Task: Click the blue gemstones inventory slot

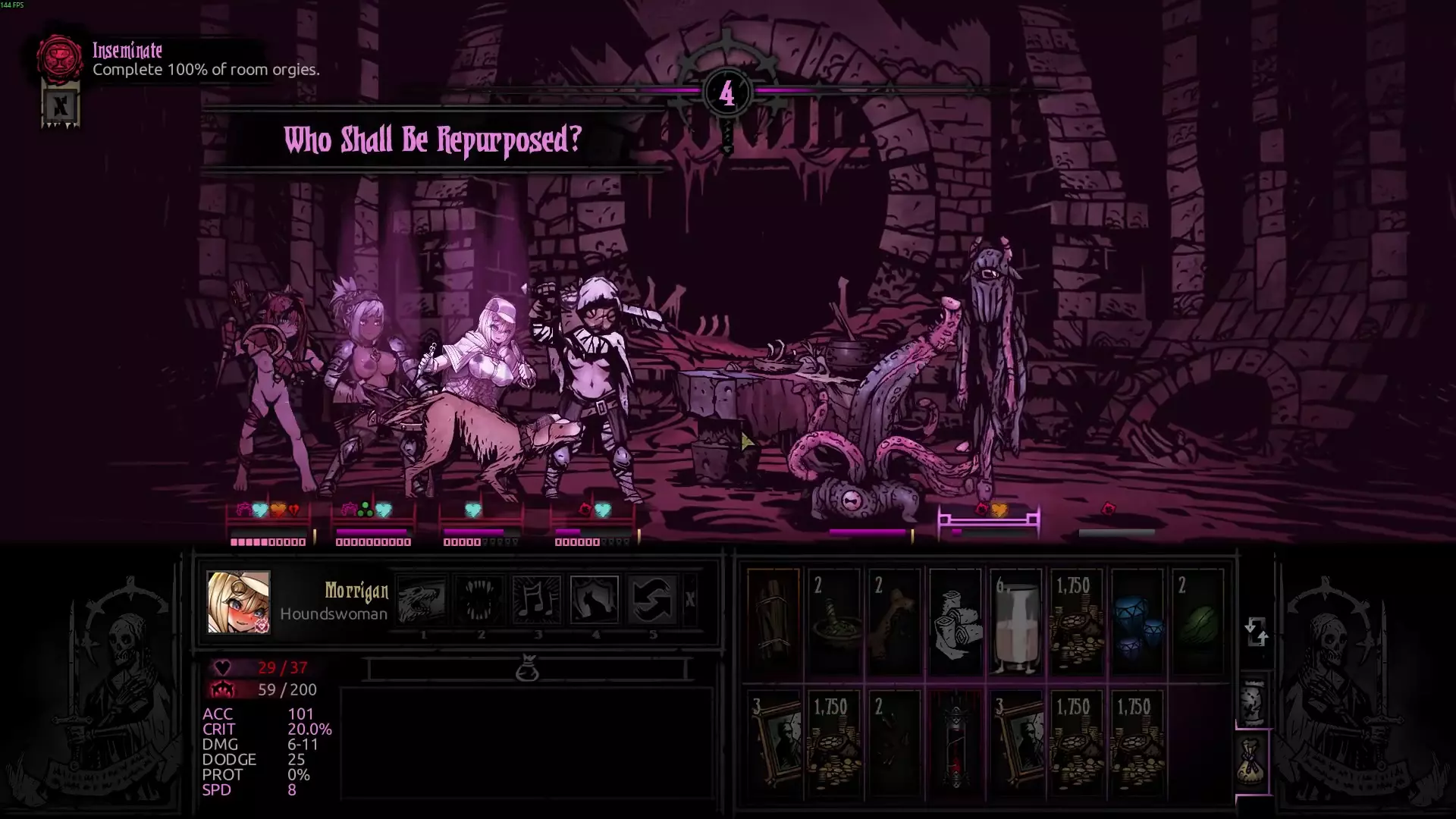Action: (1136, 623)
